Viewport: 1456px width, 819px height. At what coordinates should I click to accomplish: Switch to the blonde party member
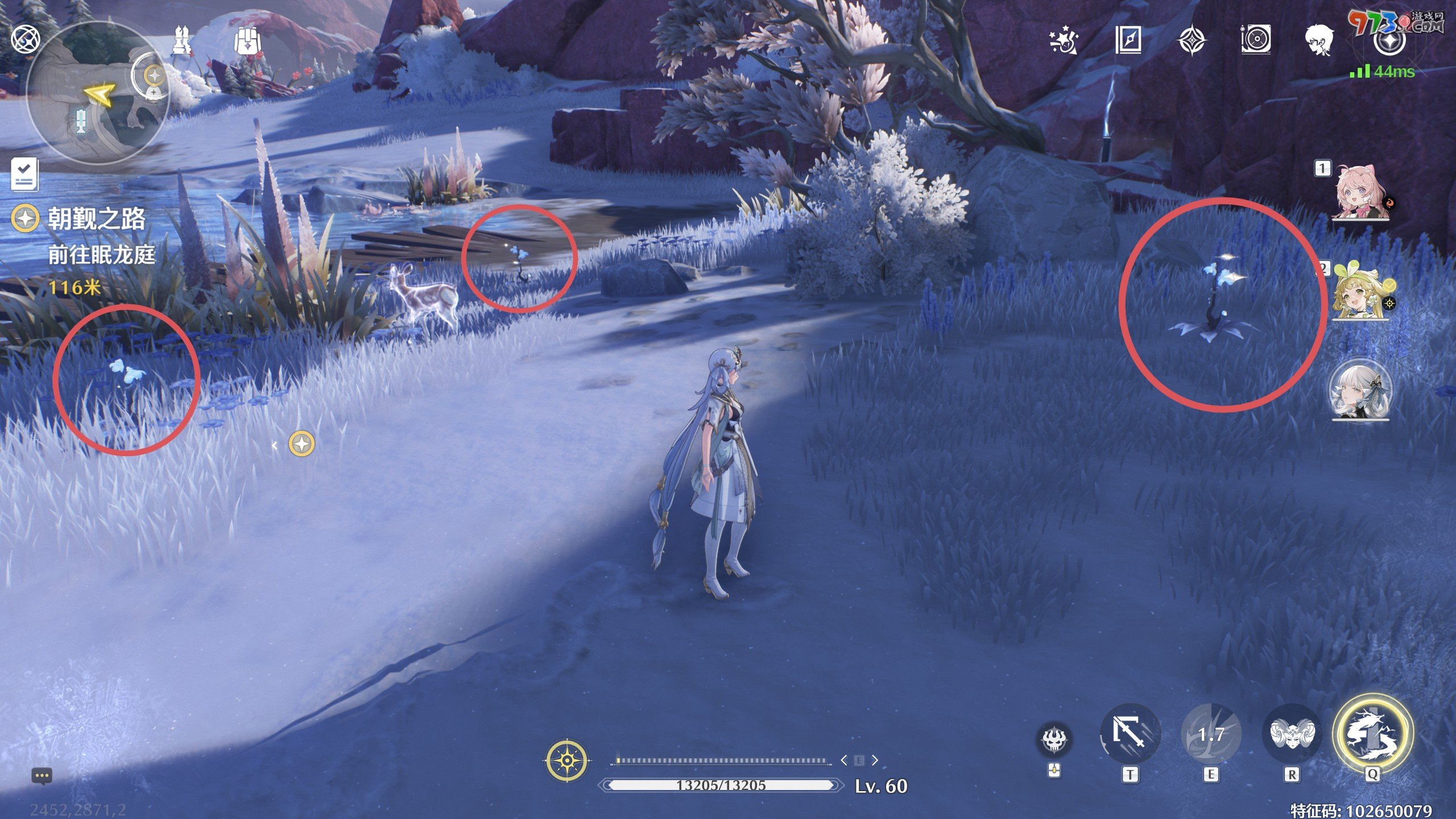click(1360, 290)
